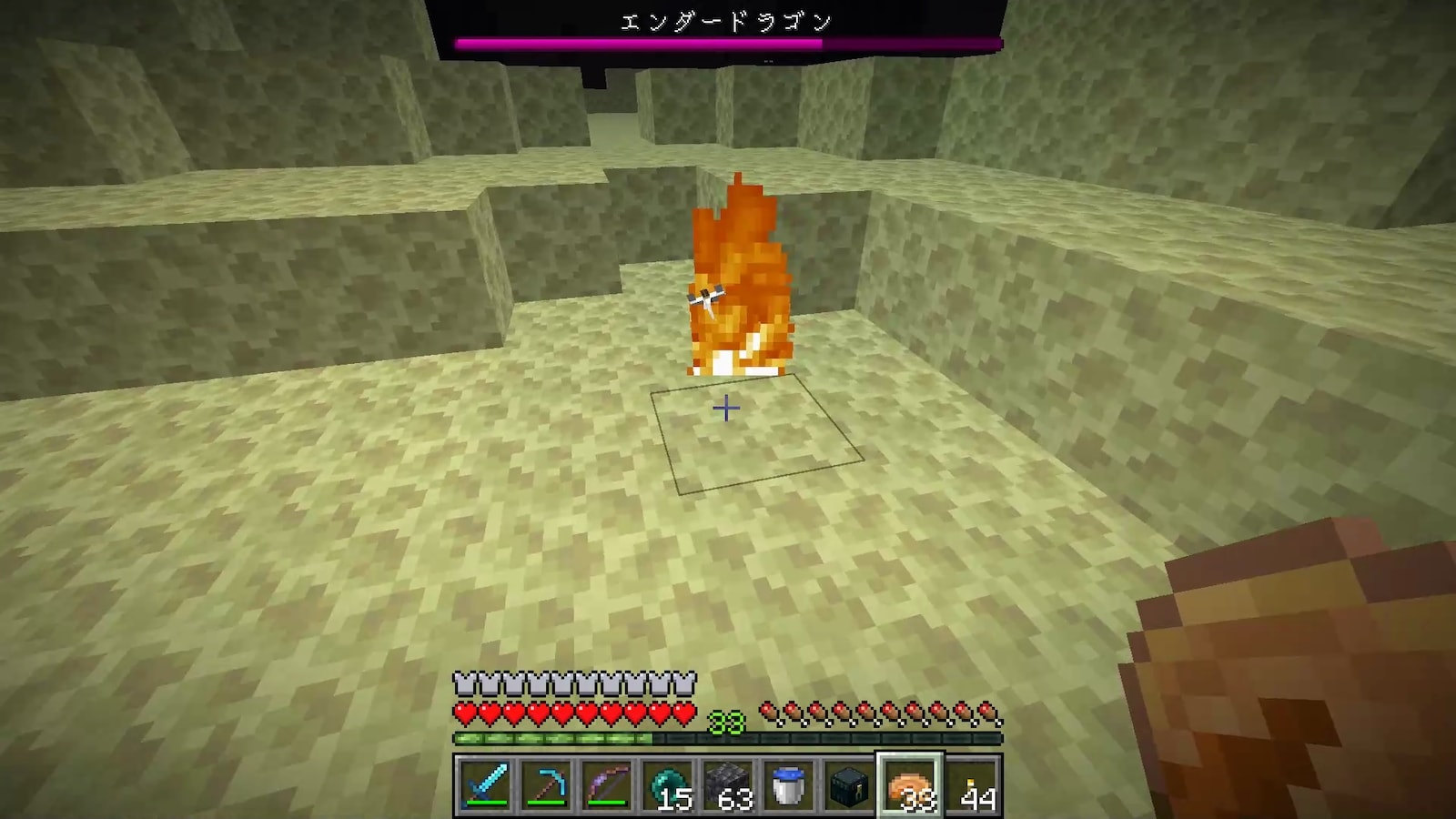Pick the water bucket hotbar slot
1456x819 pixels.
coord(788,784)
